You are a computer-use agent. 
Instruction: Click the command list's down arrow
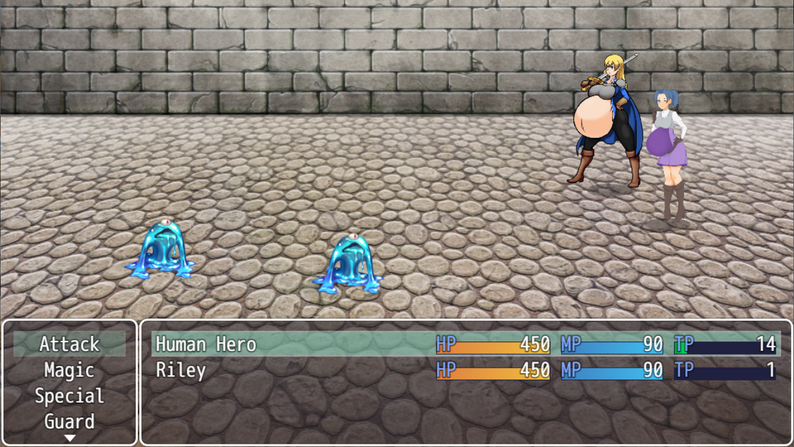69,438
